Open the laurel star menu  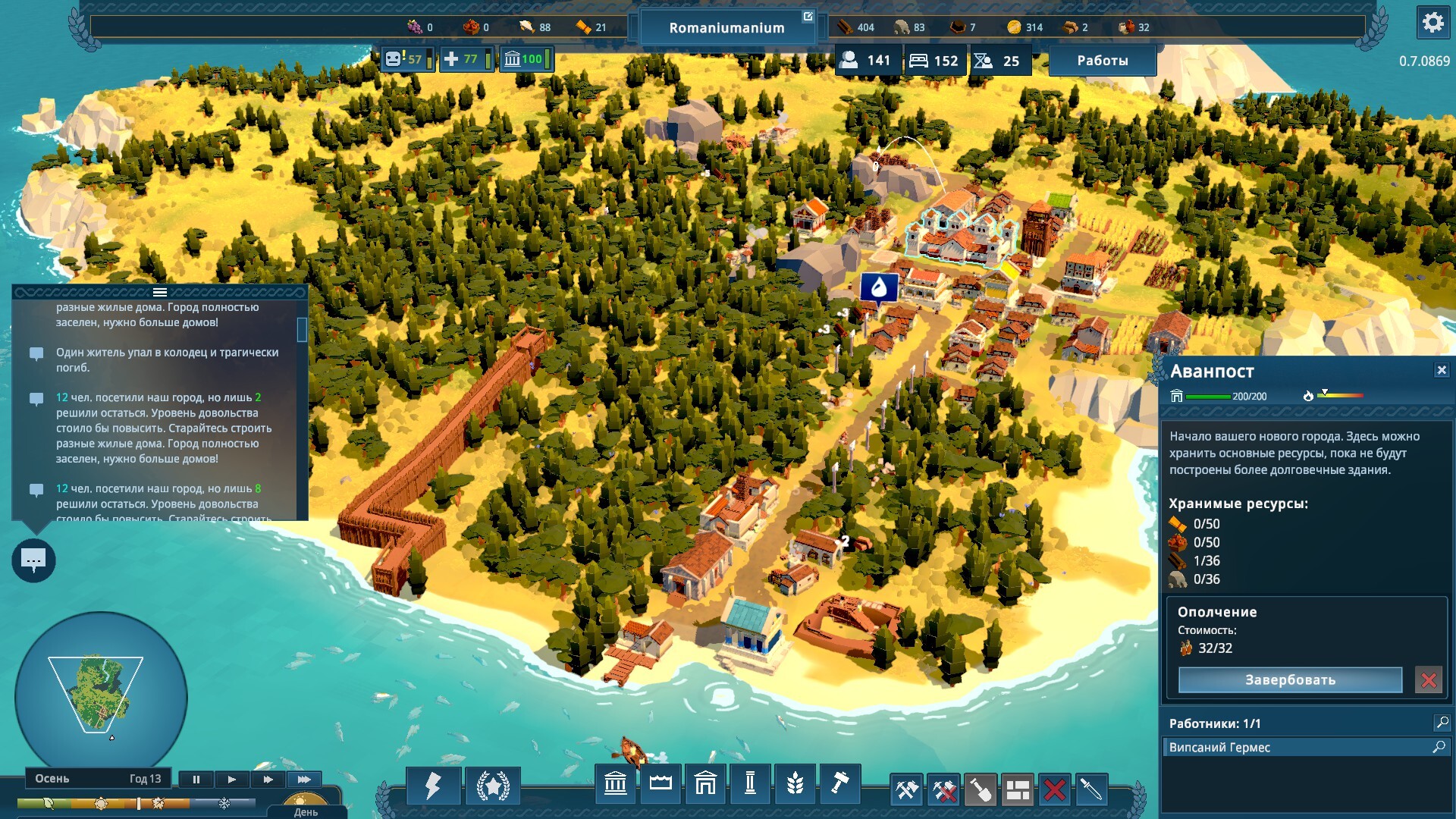(493, 786)
